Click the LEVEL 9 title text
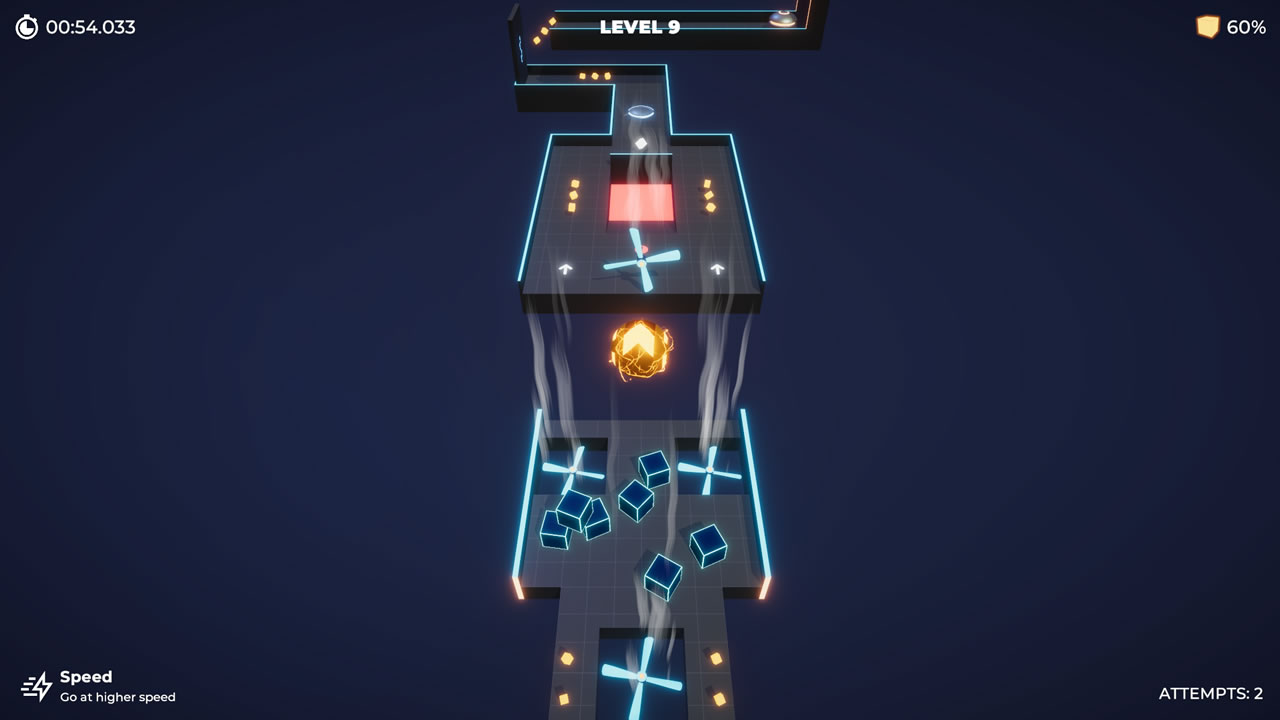 [x=638, y=28]
